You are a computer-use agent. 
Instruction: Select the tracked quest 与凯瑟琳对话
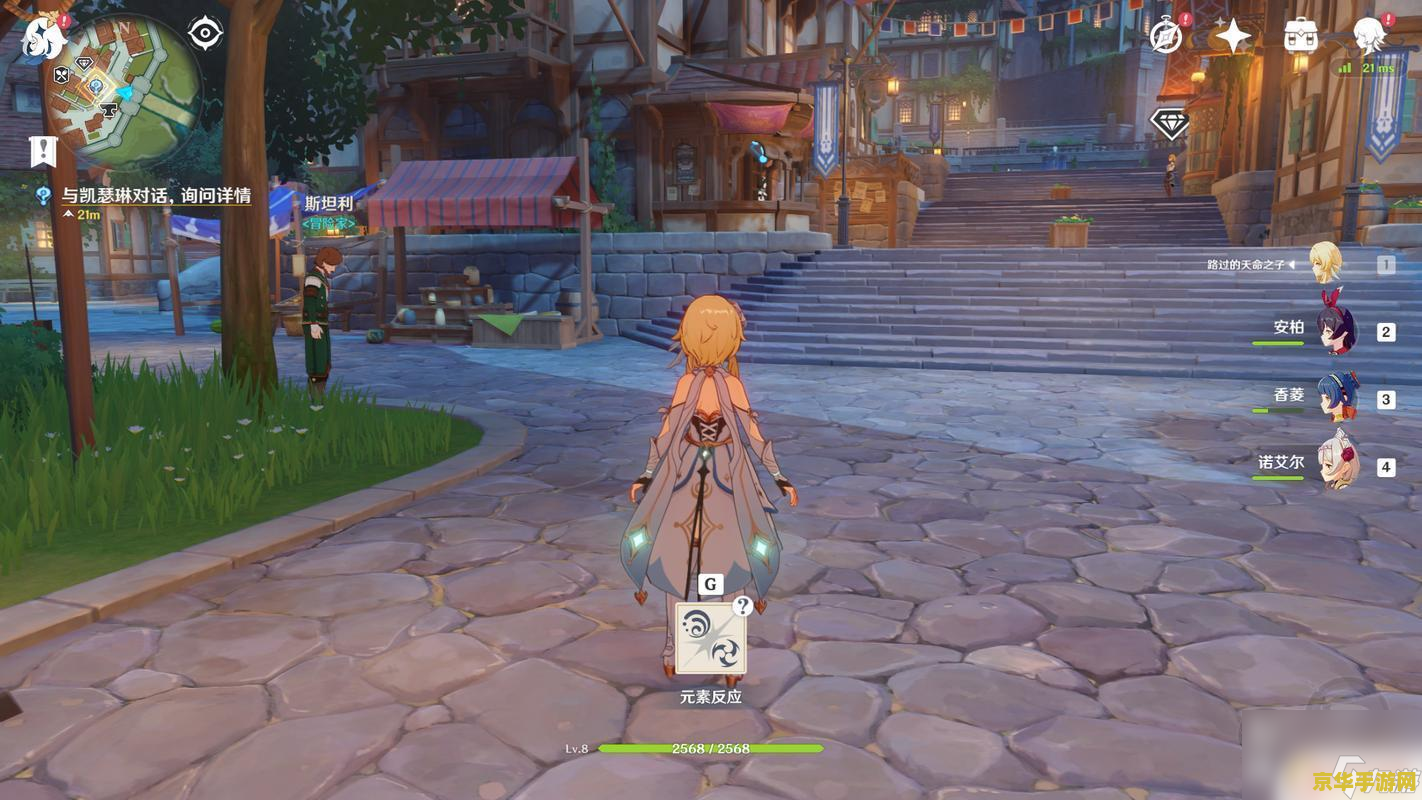click(x=155, y=196)
